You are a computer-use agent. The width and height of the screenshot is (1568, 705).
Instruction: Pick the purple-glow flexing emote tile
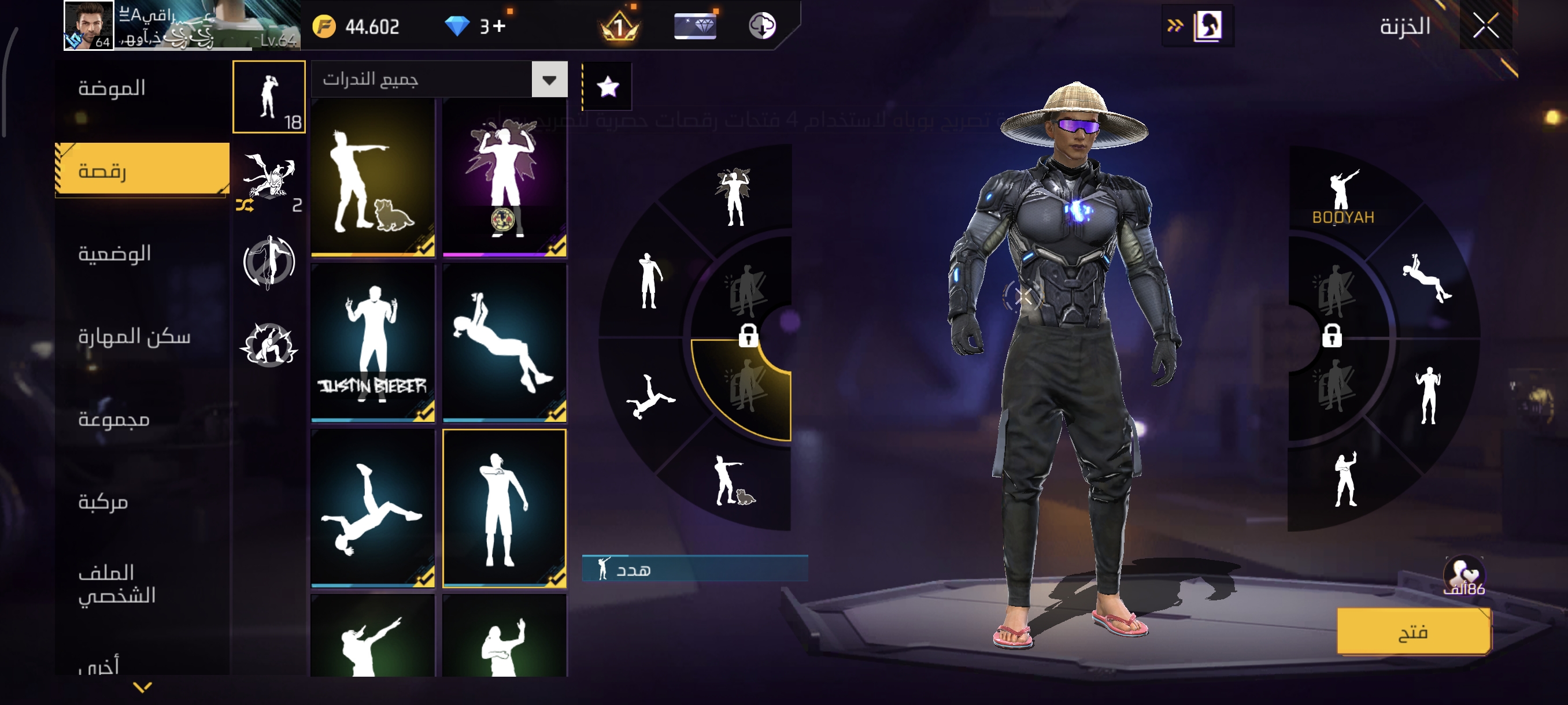pyautogui.click(x=504, y=177)
